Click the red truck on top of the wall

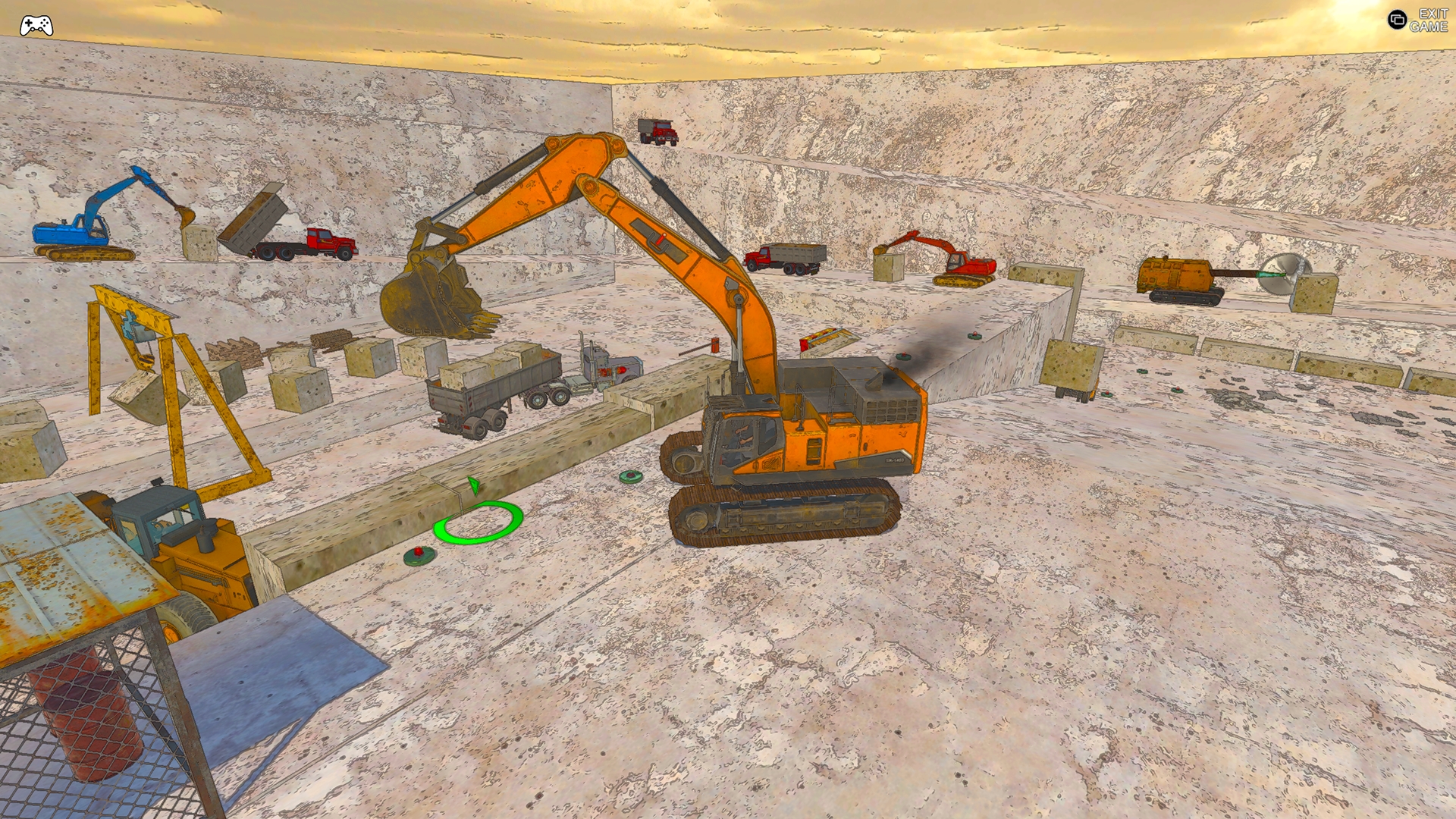[x=660, y=133]
